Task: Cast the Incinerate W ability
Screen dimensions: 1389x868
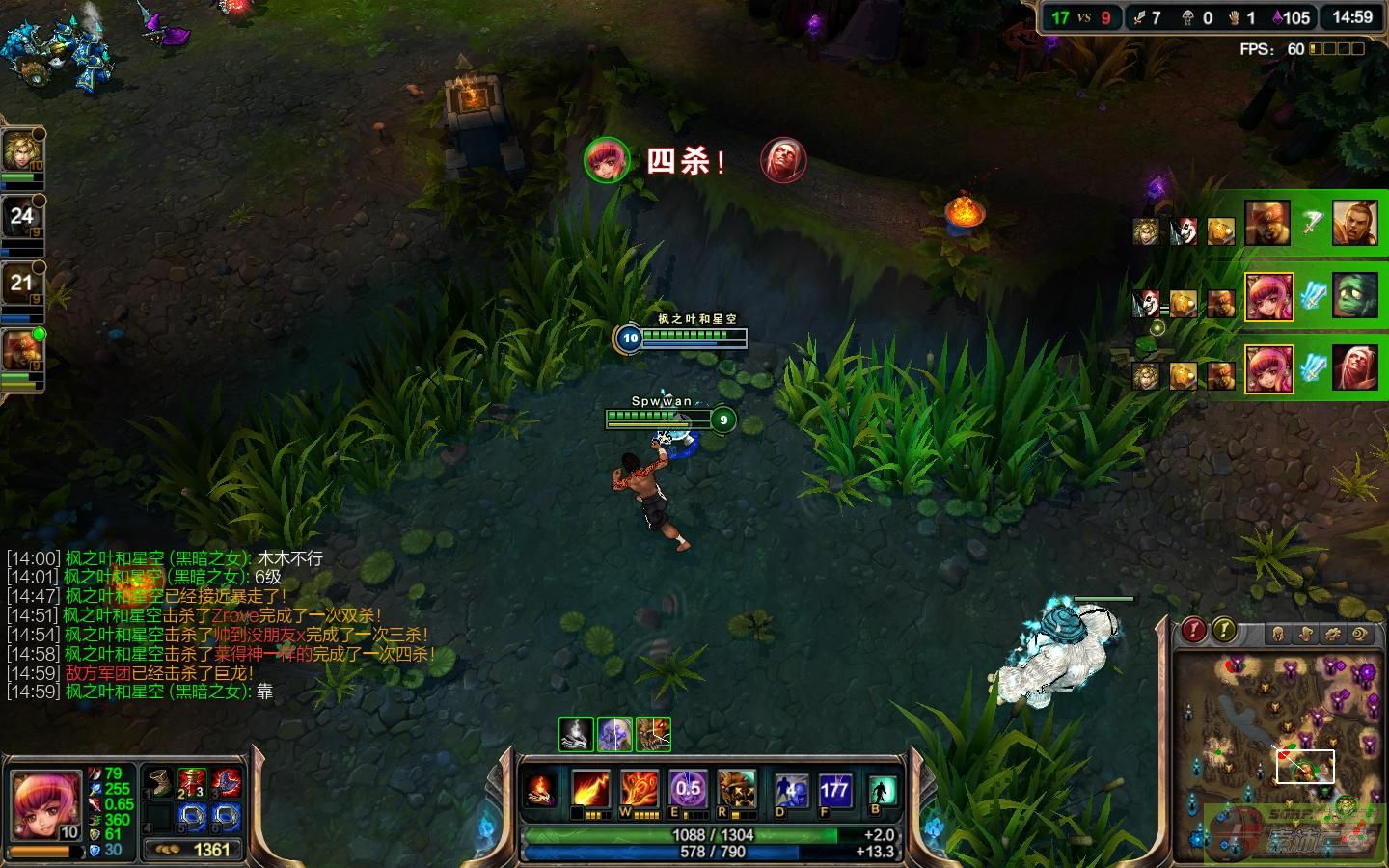Action: pos(639,789)
